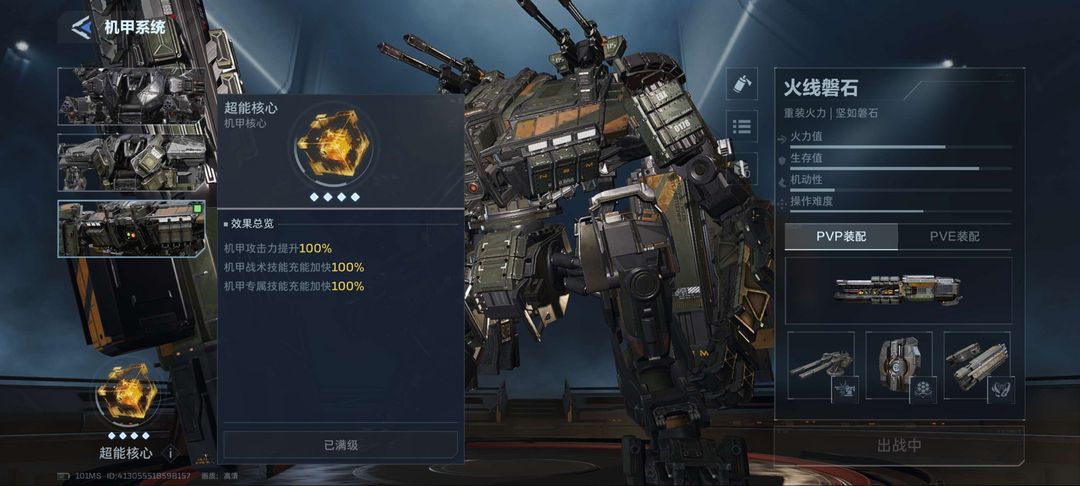The image size is (1080, 486).
Task: Click the 已满级 max level button
Action: 340,445
